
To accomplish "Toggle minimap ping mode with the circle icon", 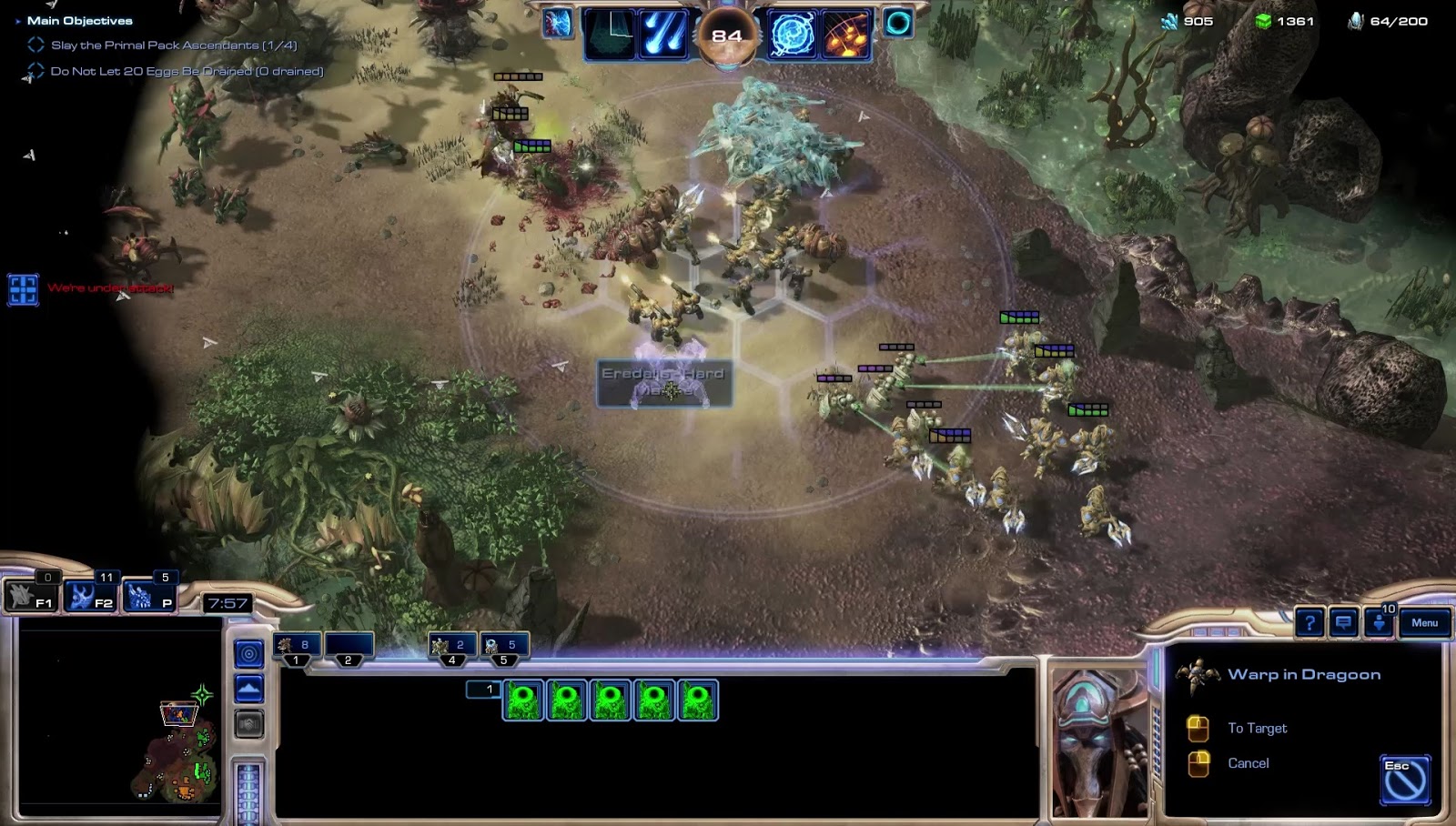I will tap(248, 652).
